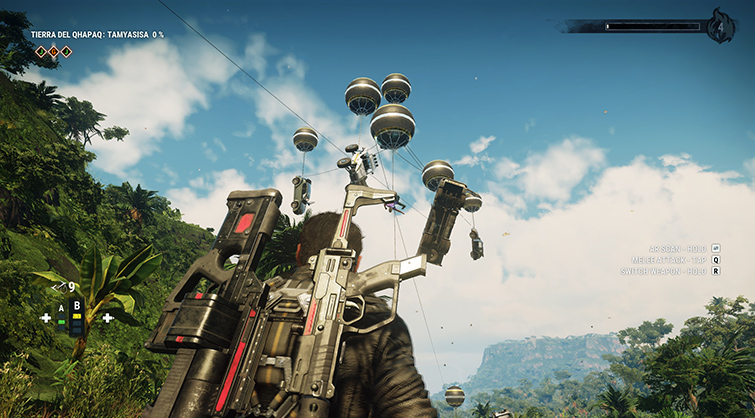This screenshot has width=755, height=418.
Task: Select the chaos level flame badge
Action: click(x=721, y=26)
